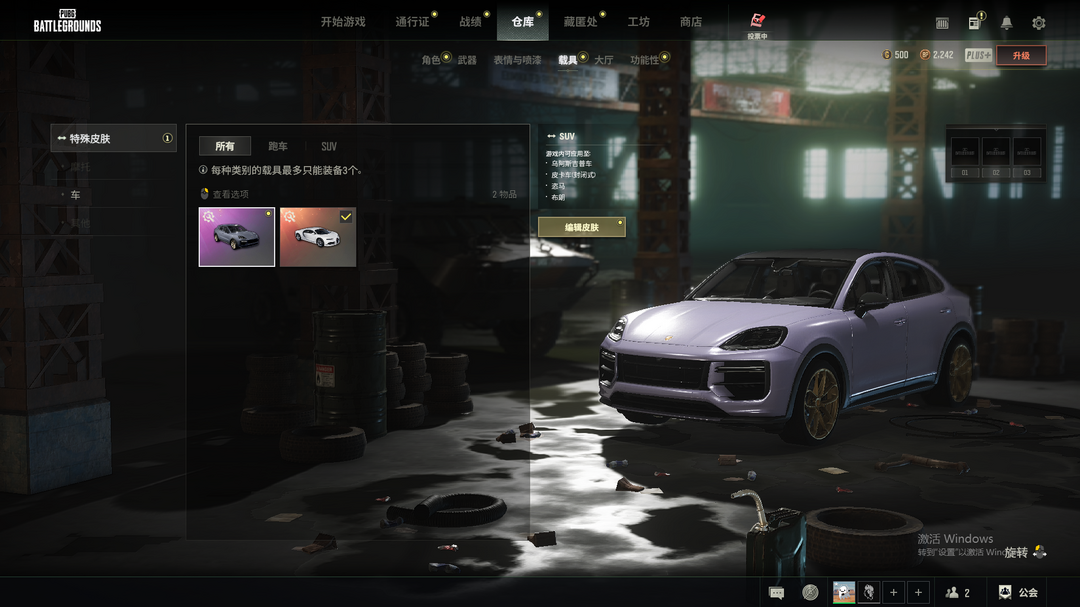Filter vehicle skins by 跑车

278,147
